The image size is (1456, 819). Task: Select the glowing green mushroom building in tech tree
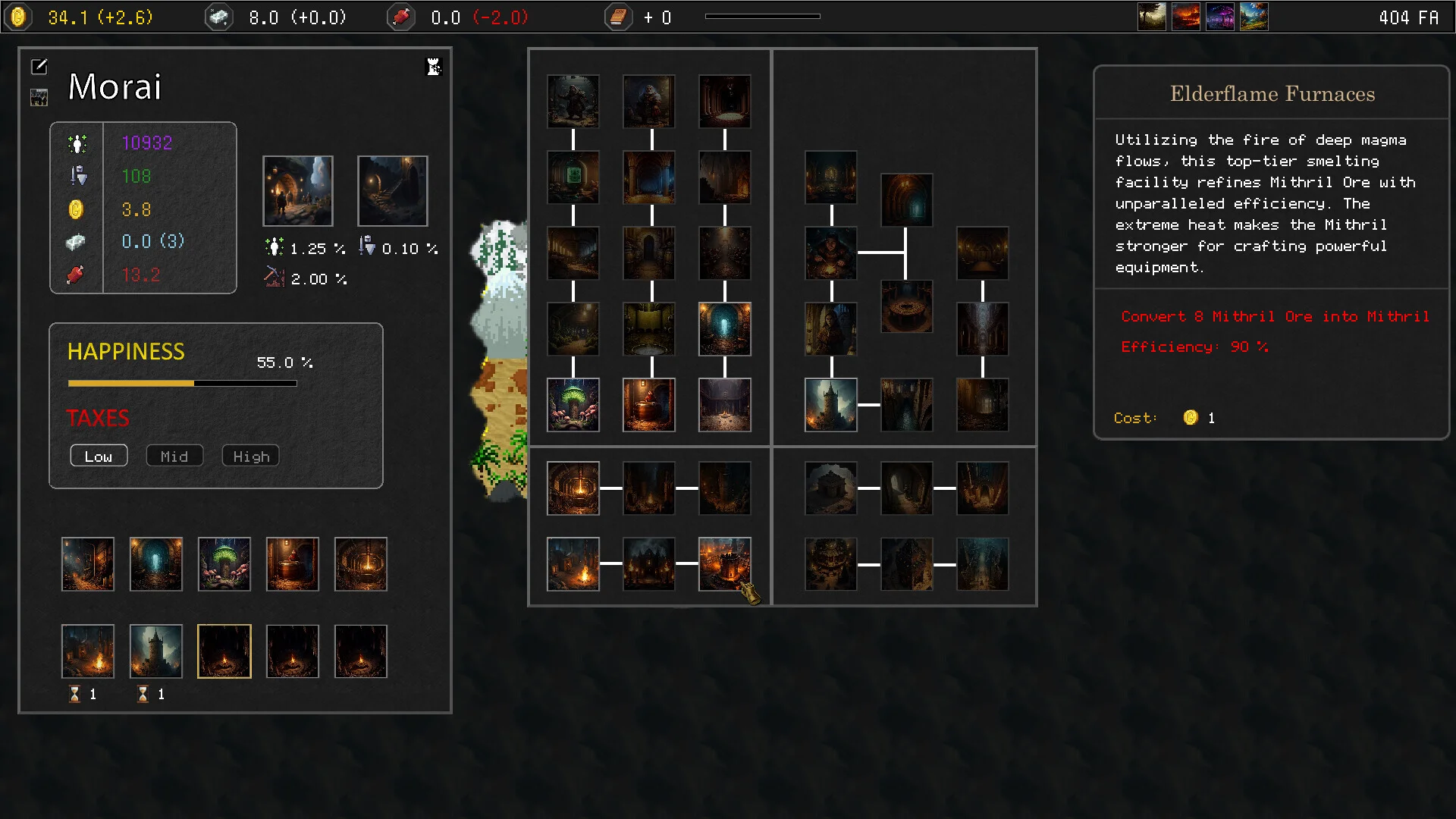[x=573, y=405]
